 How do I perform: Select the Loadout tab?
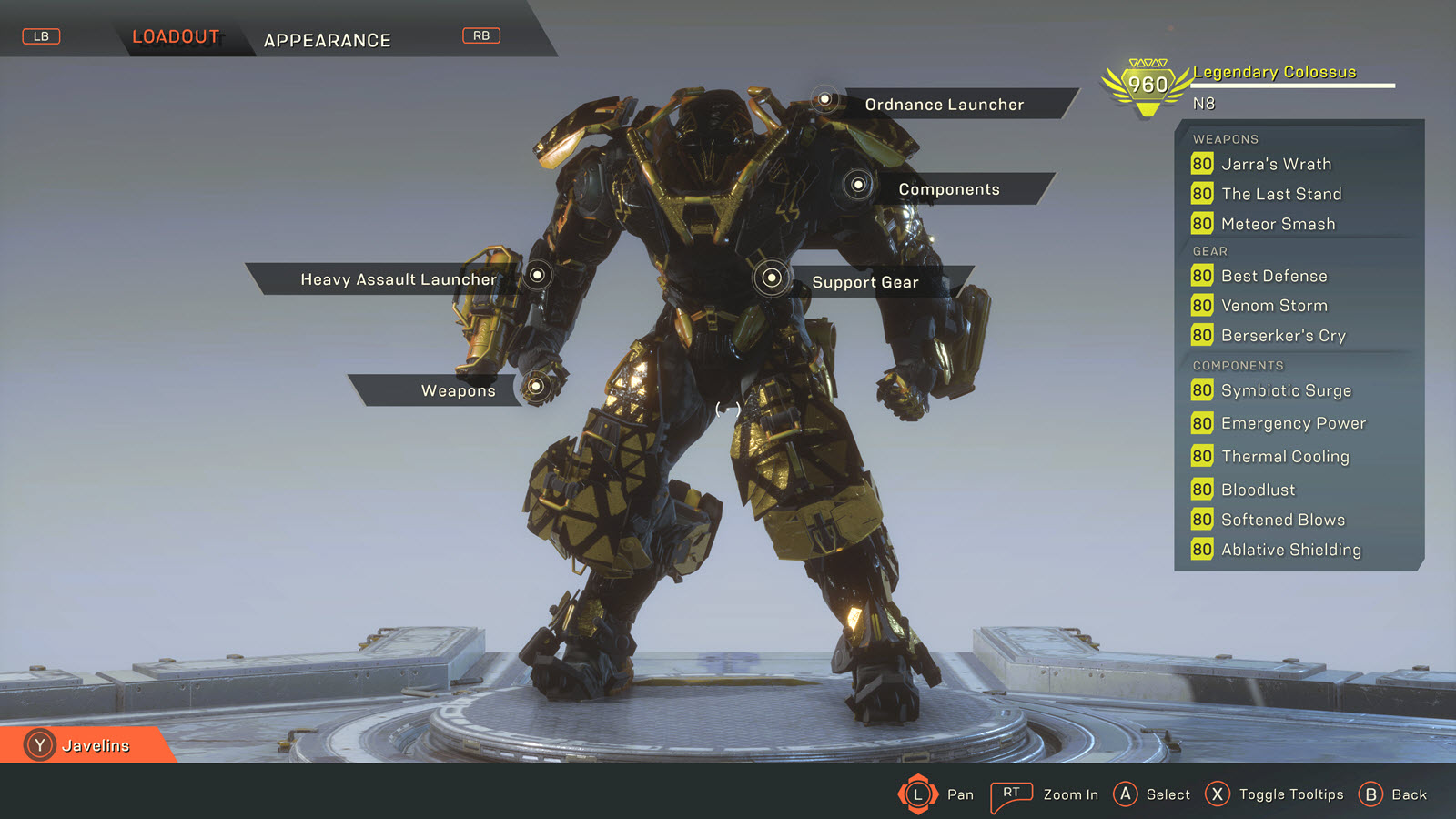click(176, 36)
